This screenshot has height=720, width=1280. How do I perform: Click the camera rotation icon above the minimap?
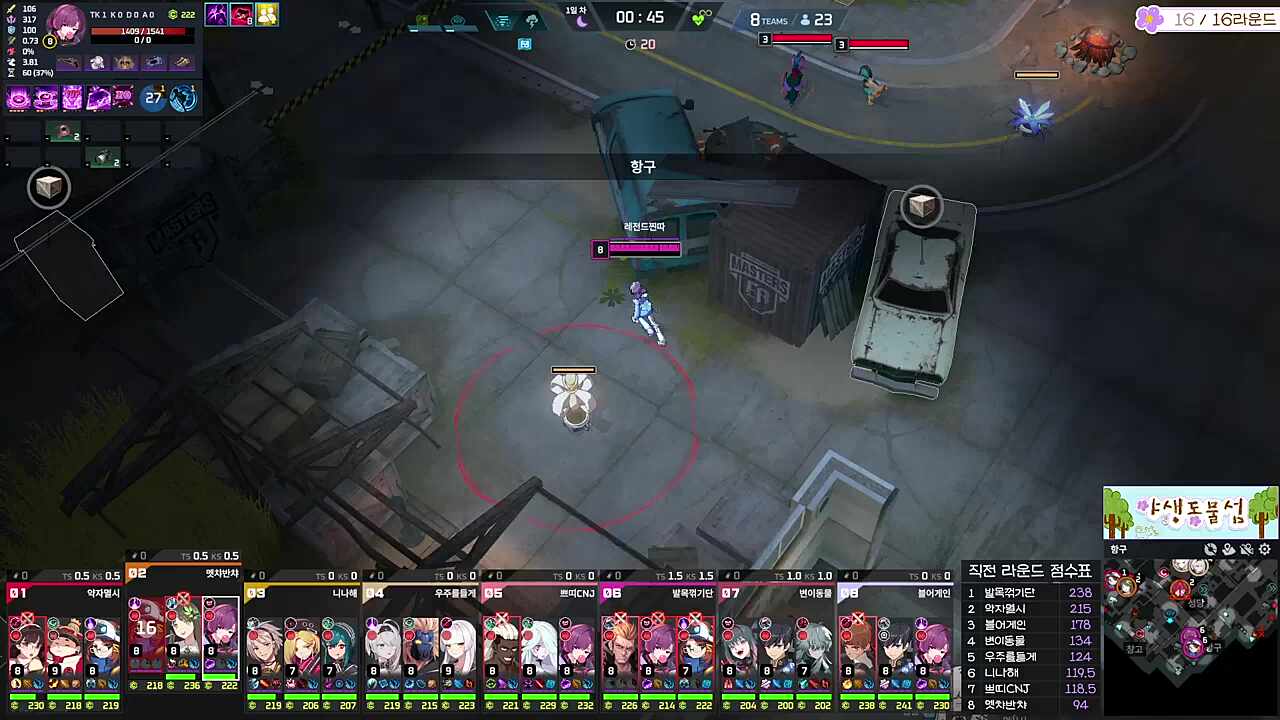(1210, 549)
